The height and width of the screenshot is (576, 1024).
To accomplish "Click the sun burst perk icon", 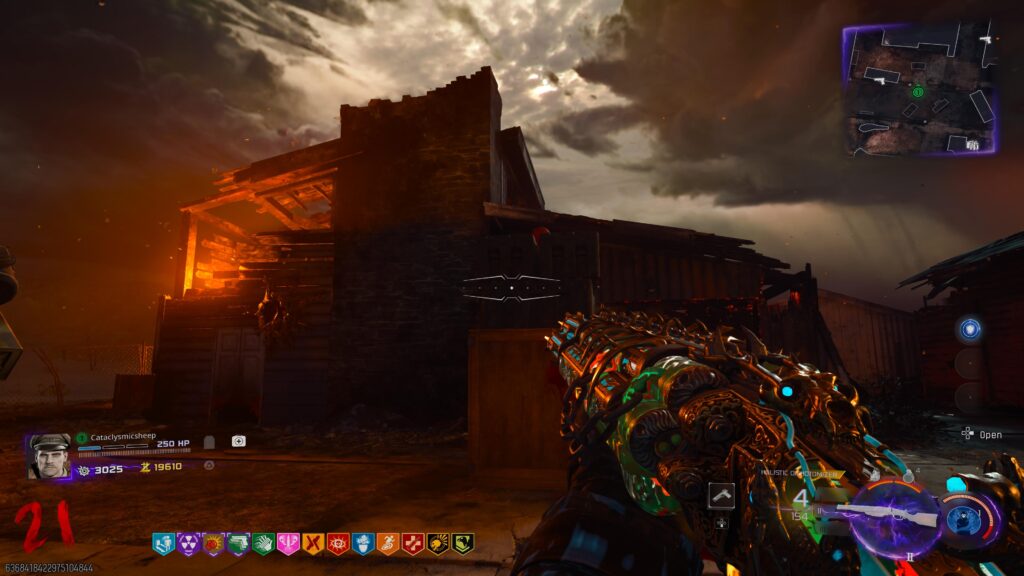I will pyautogui.click(x=213, y=544).
